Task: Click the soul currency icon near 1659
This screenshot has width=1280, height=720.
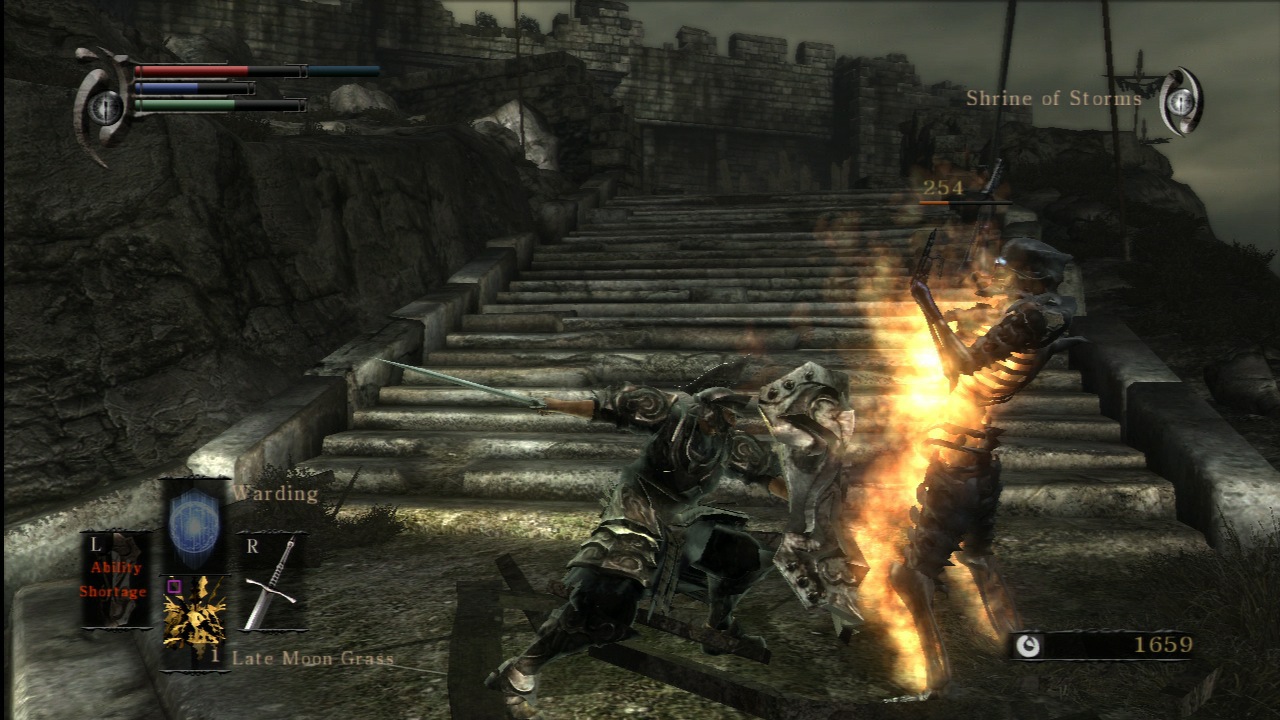Action: 1030,645
